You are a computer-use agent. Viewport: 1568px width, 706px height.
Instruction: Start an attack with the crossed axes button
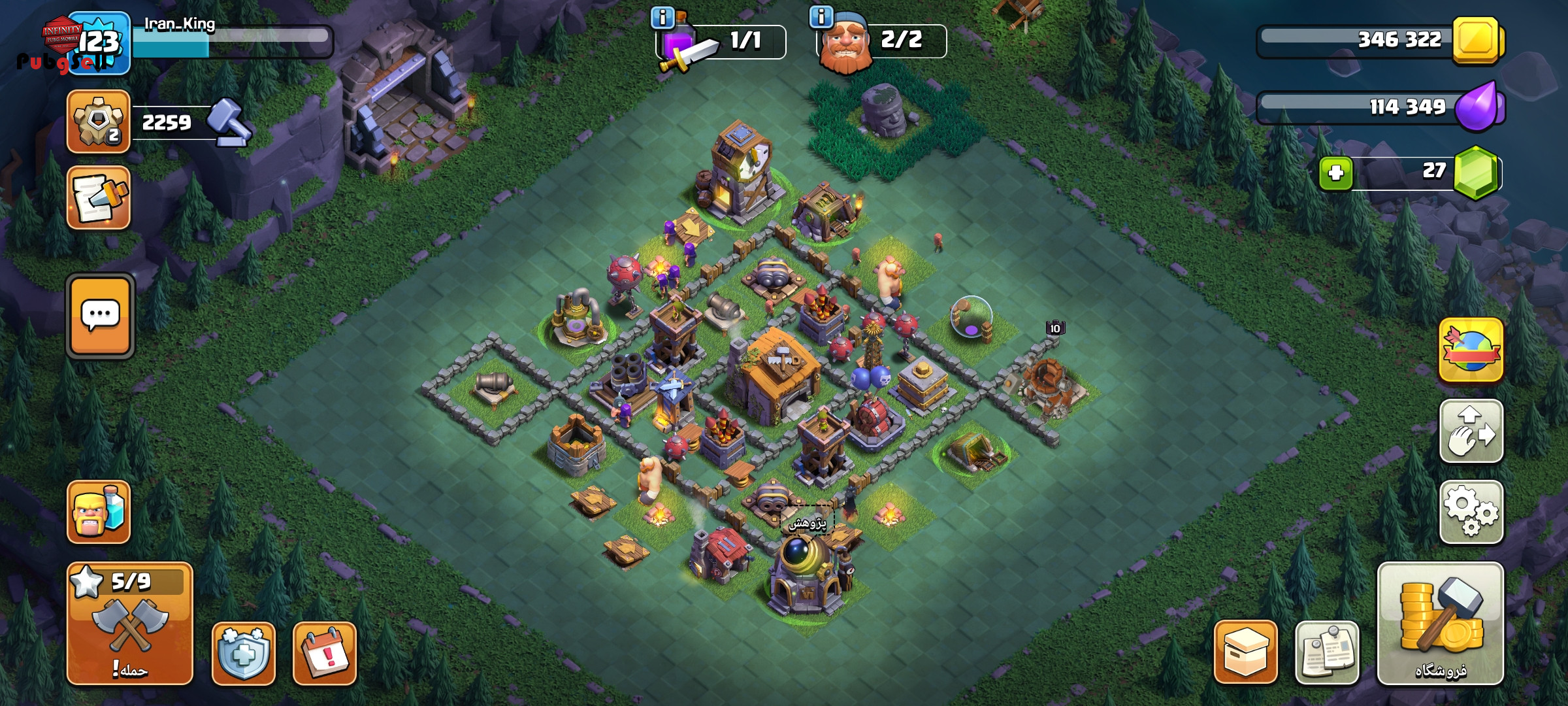[129, 624]
